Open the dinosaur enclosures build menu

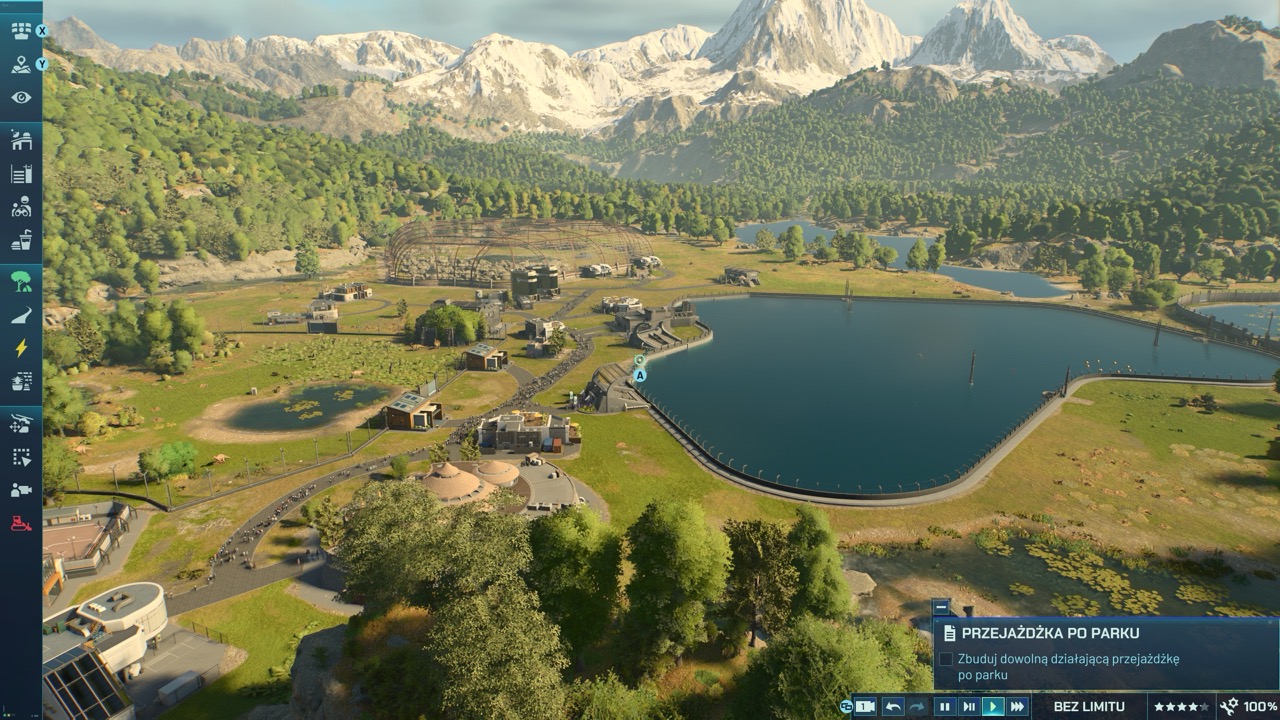(21, 140)
